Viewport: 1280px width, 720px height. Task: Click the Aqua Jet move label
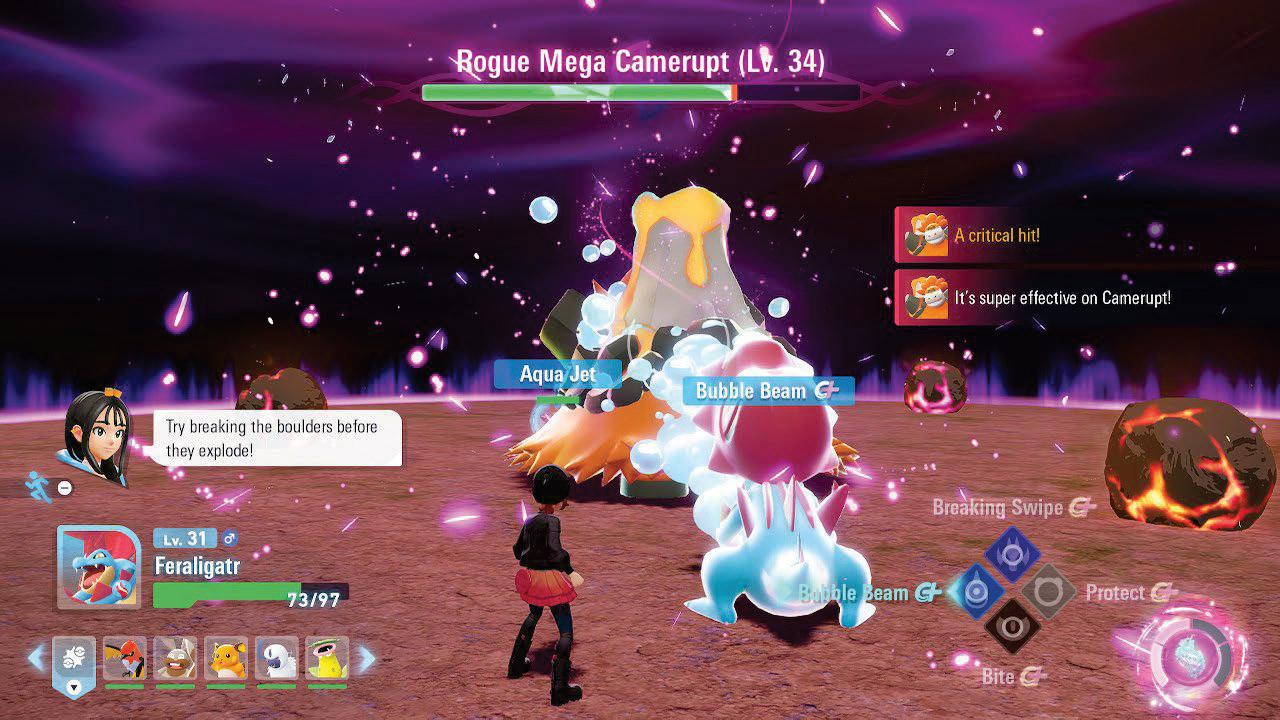point(556,373)
